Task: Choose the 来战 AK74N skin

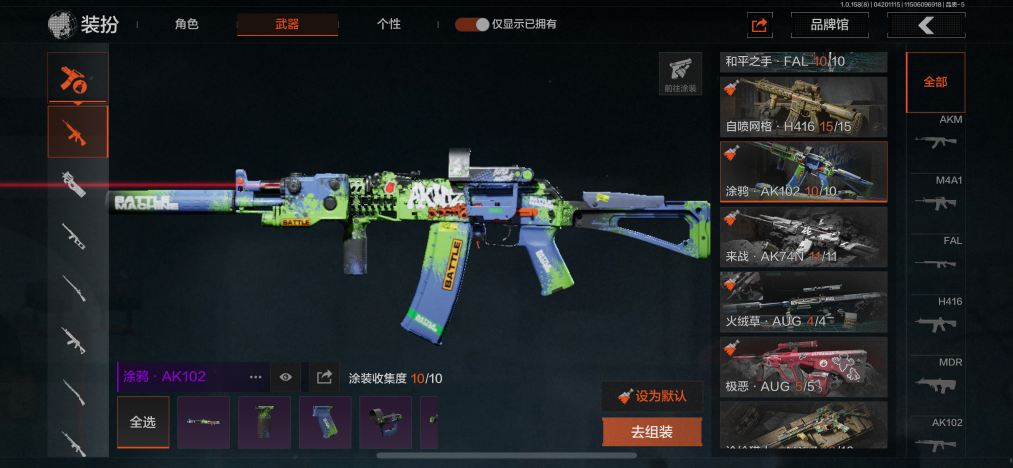Action: click(x=803, y=236)
